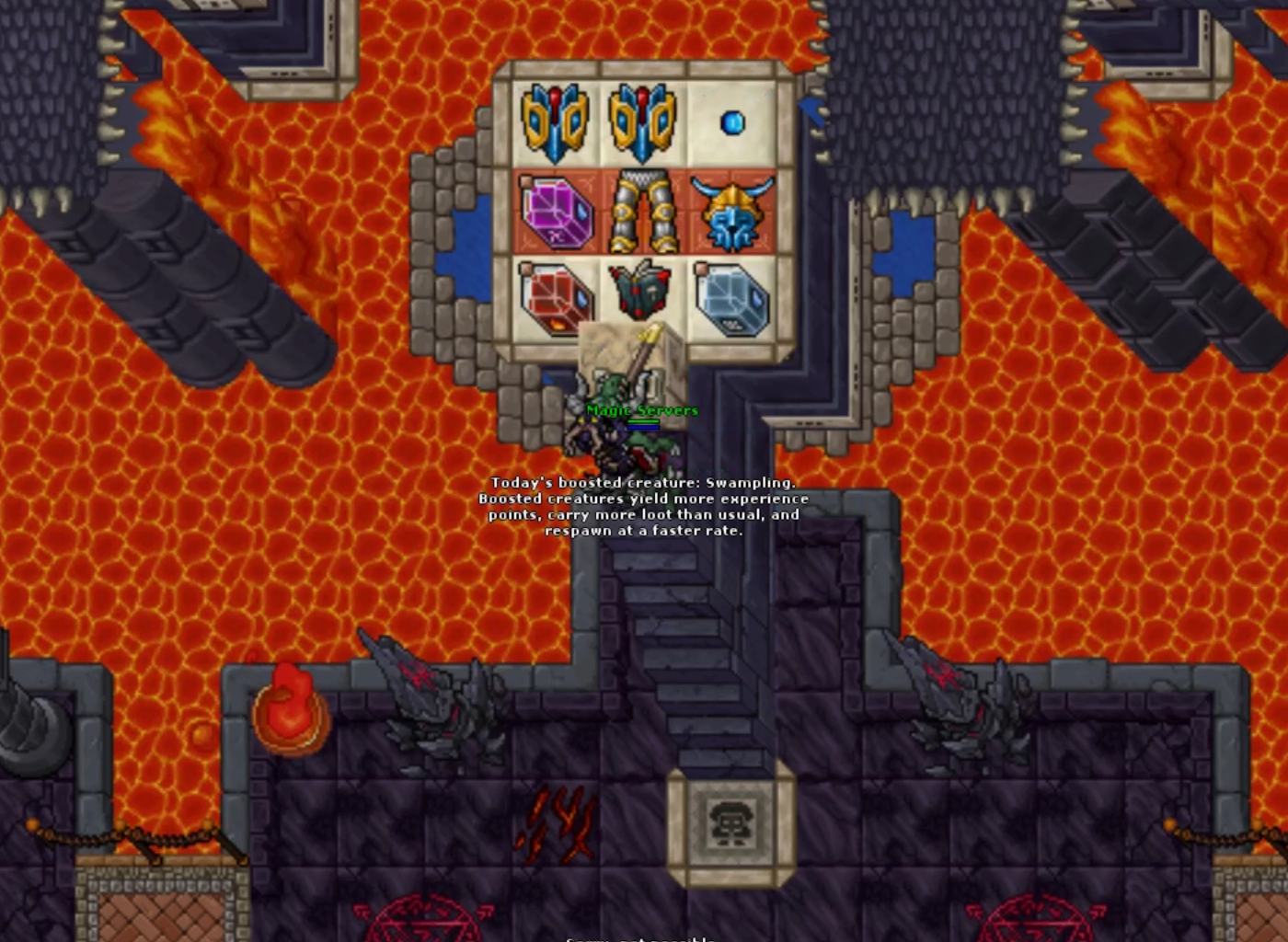Choose the red fire crystal cube
The image size is (1288, 942).
[x=555, y=296]
